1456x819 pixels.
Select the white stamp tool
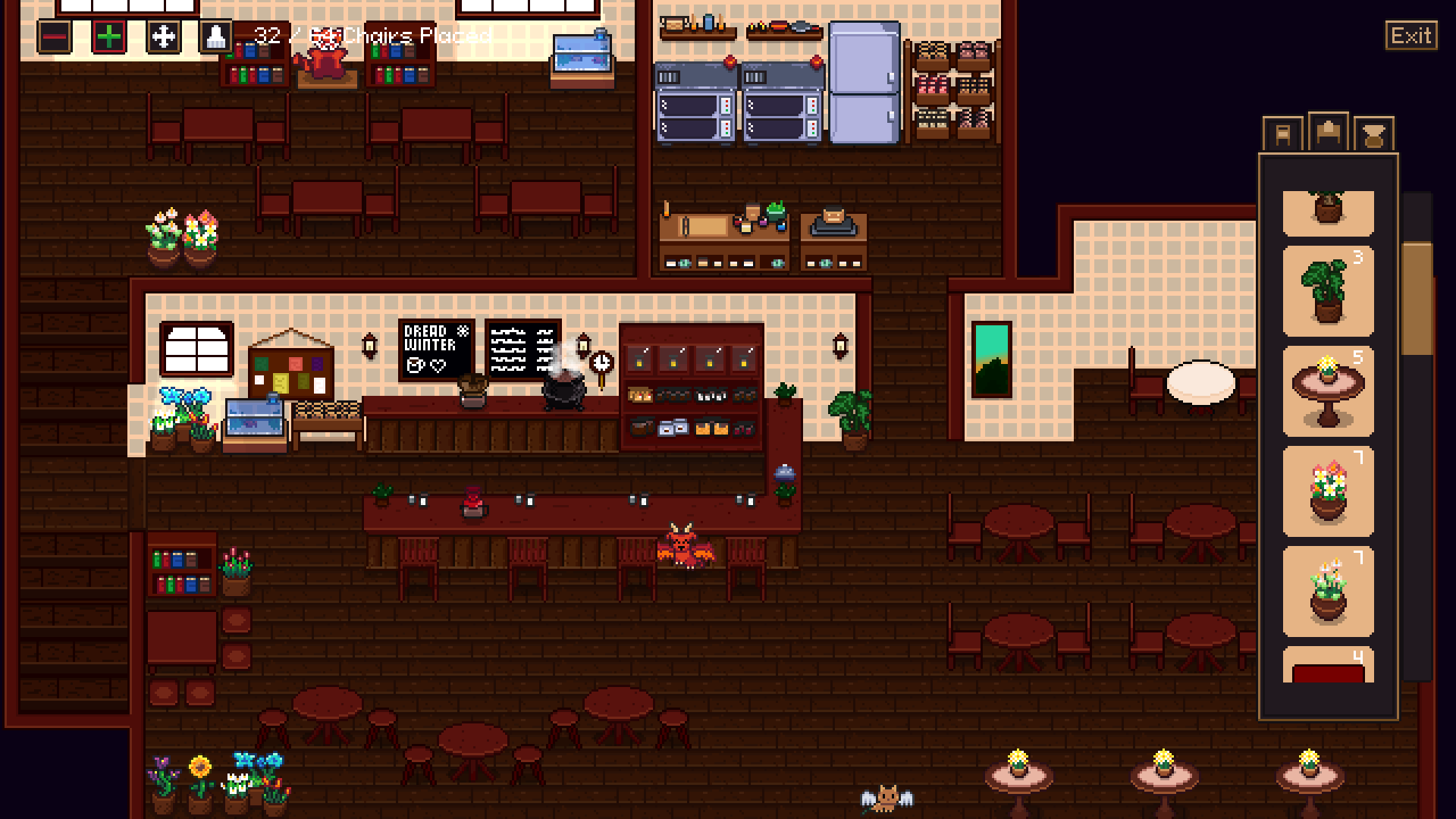216,36
